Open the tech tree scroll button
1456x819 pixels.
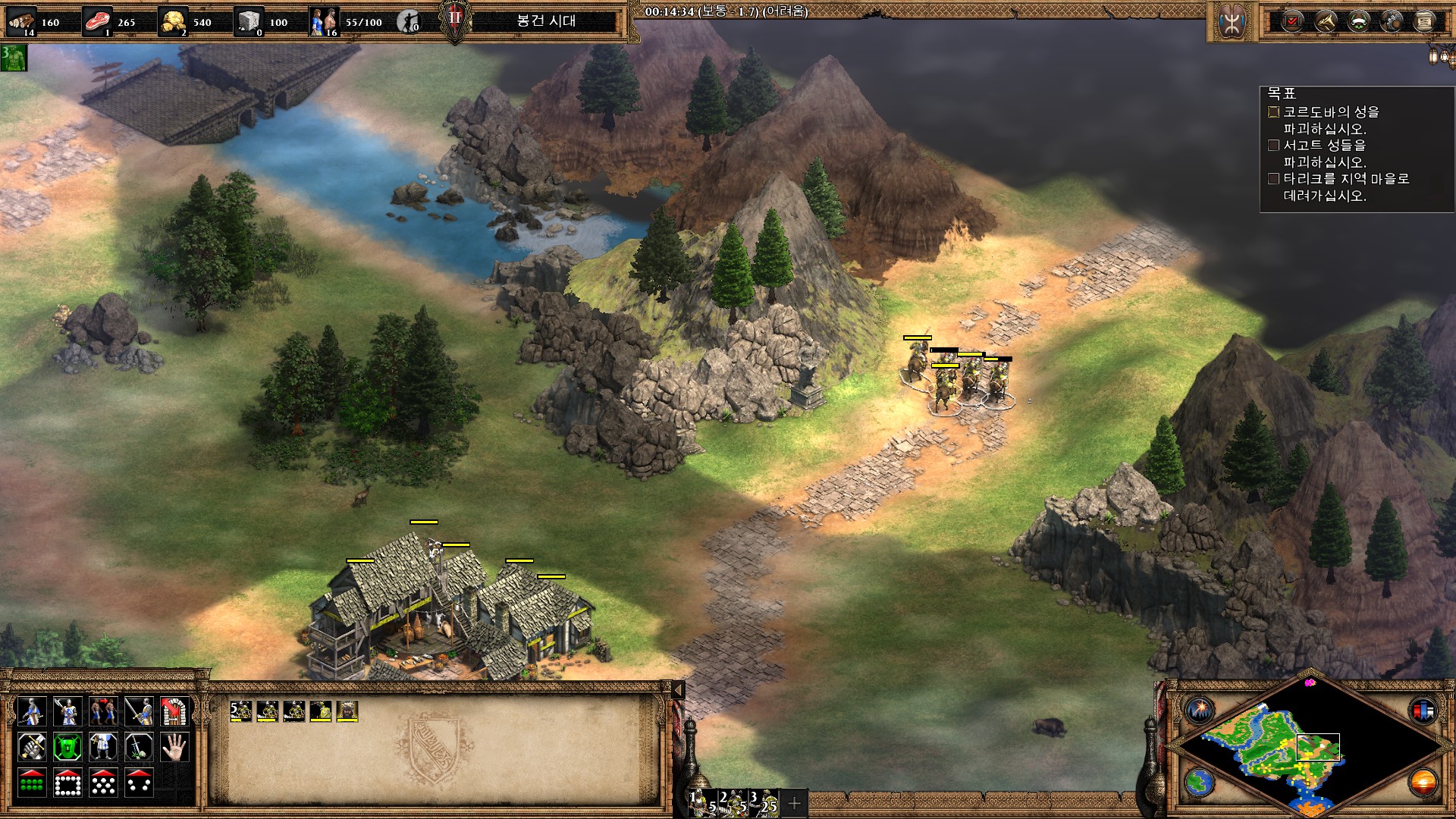[1424, 21]
